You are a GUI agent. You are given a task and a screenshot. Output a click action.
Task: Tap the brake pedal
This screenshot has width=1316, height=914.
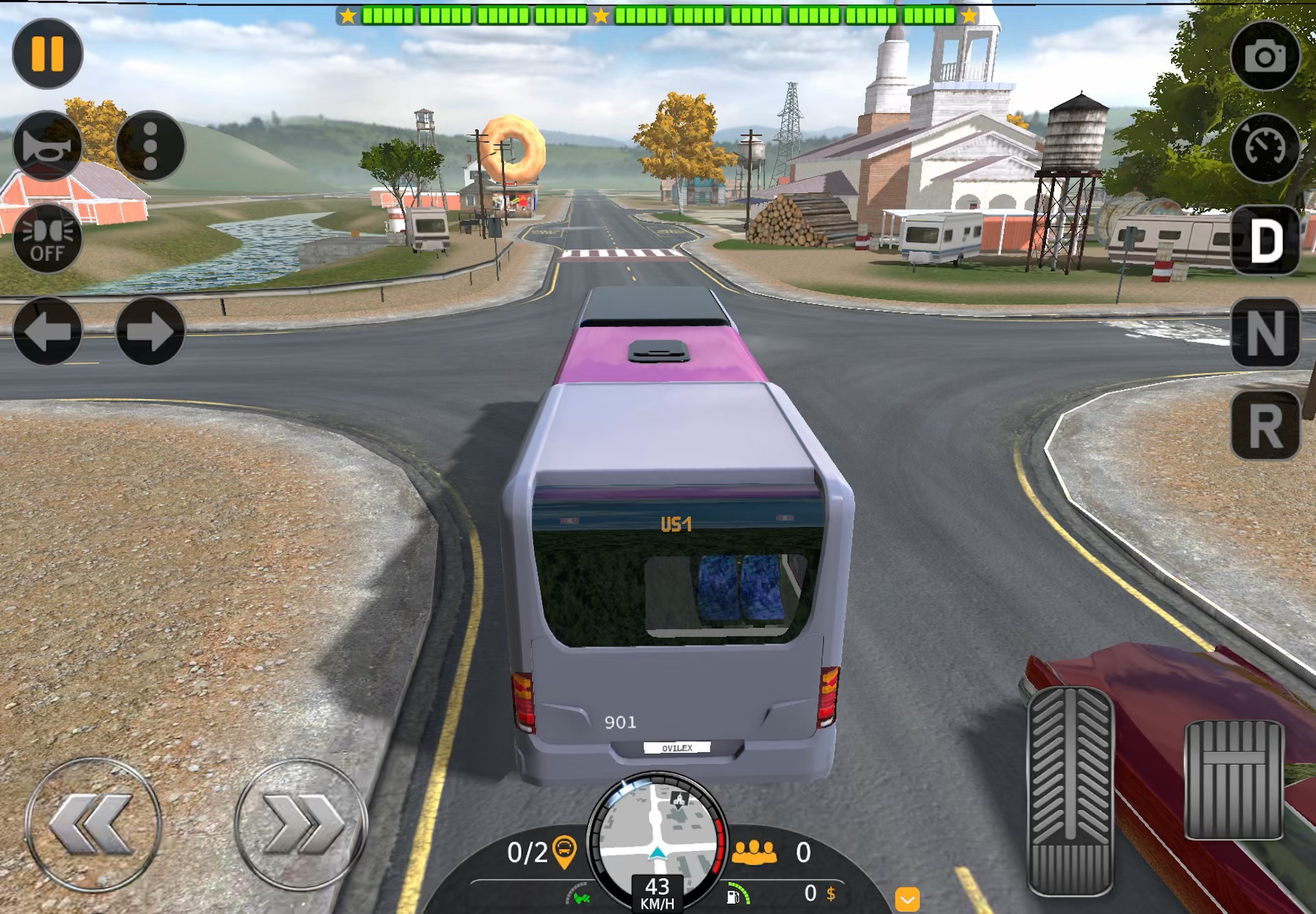(1233, 780)
